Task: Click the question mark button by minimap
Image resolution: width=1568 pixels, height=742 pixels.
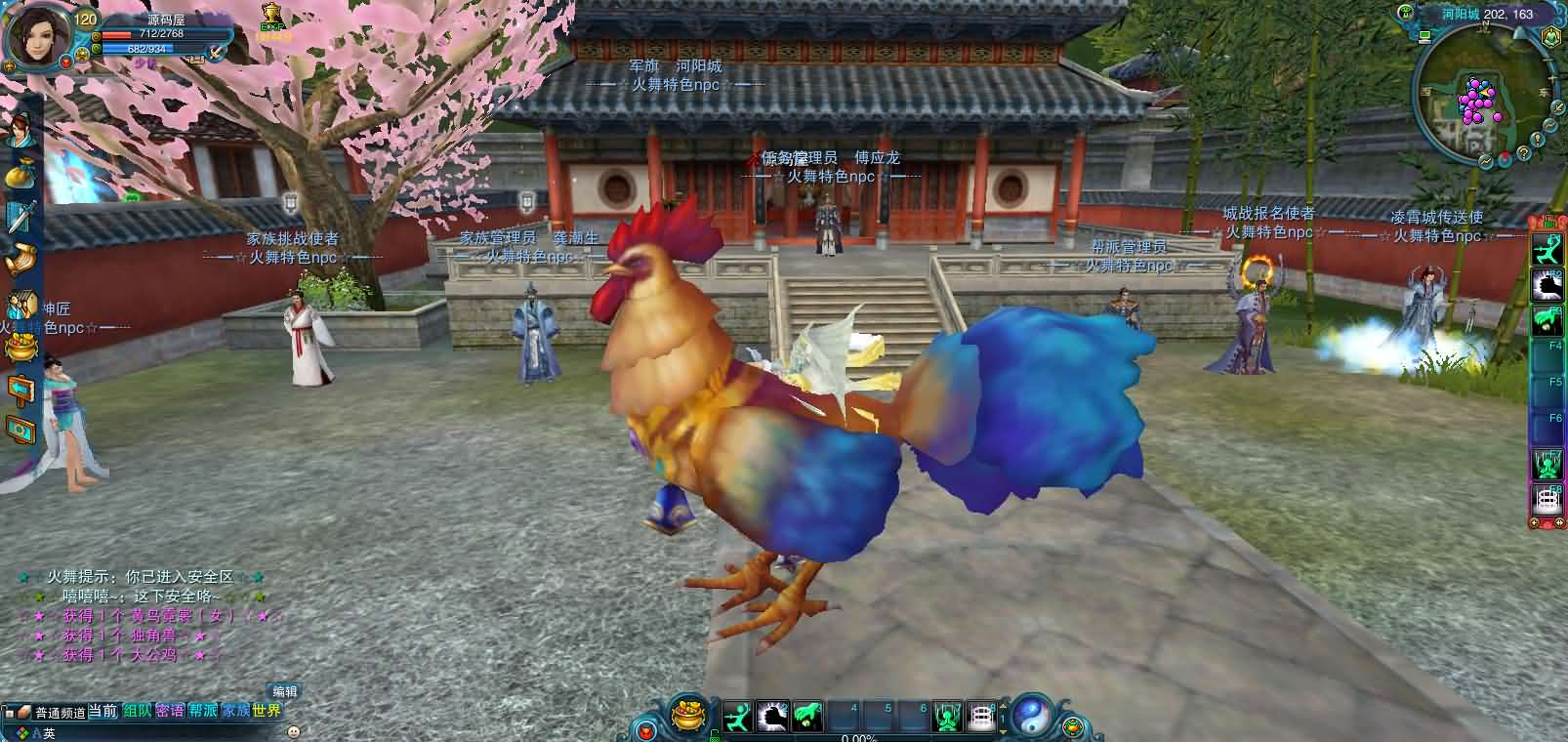Action: 1522,154
